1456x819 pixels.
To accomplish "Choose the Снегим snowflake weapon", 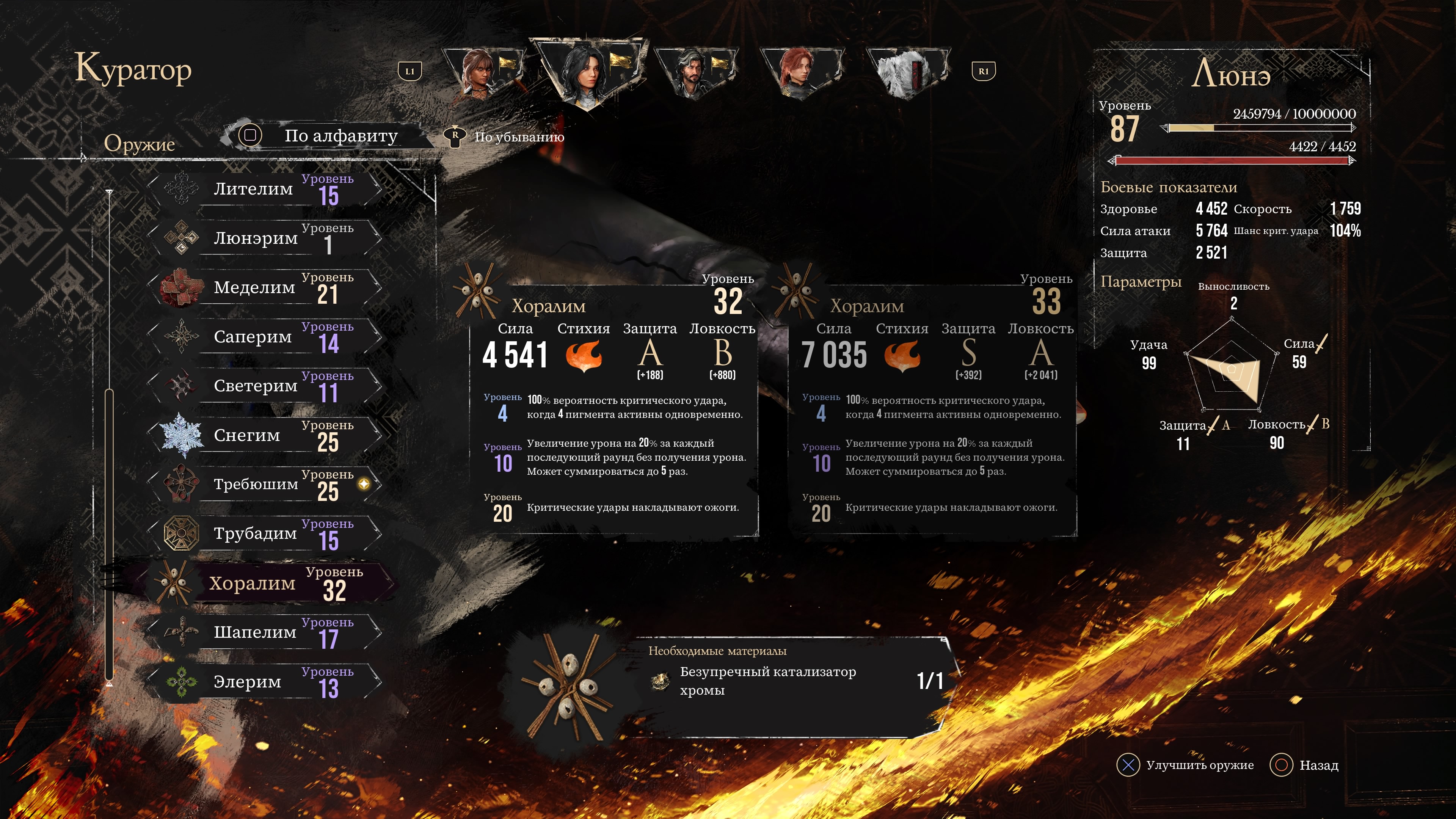I will click(x=266, y=435).
